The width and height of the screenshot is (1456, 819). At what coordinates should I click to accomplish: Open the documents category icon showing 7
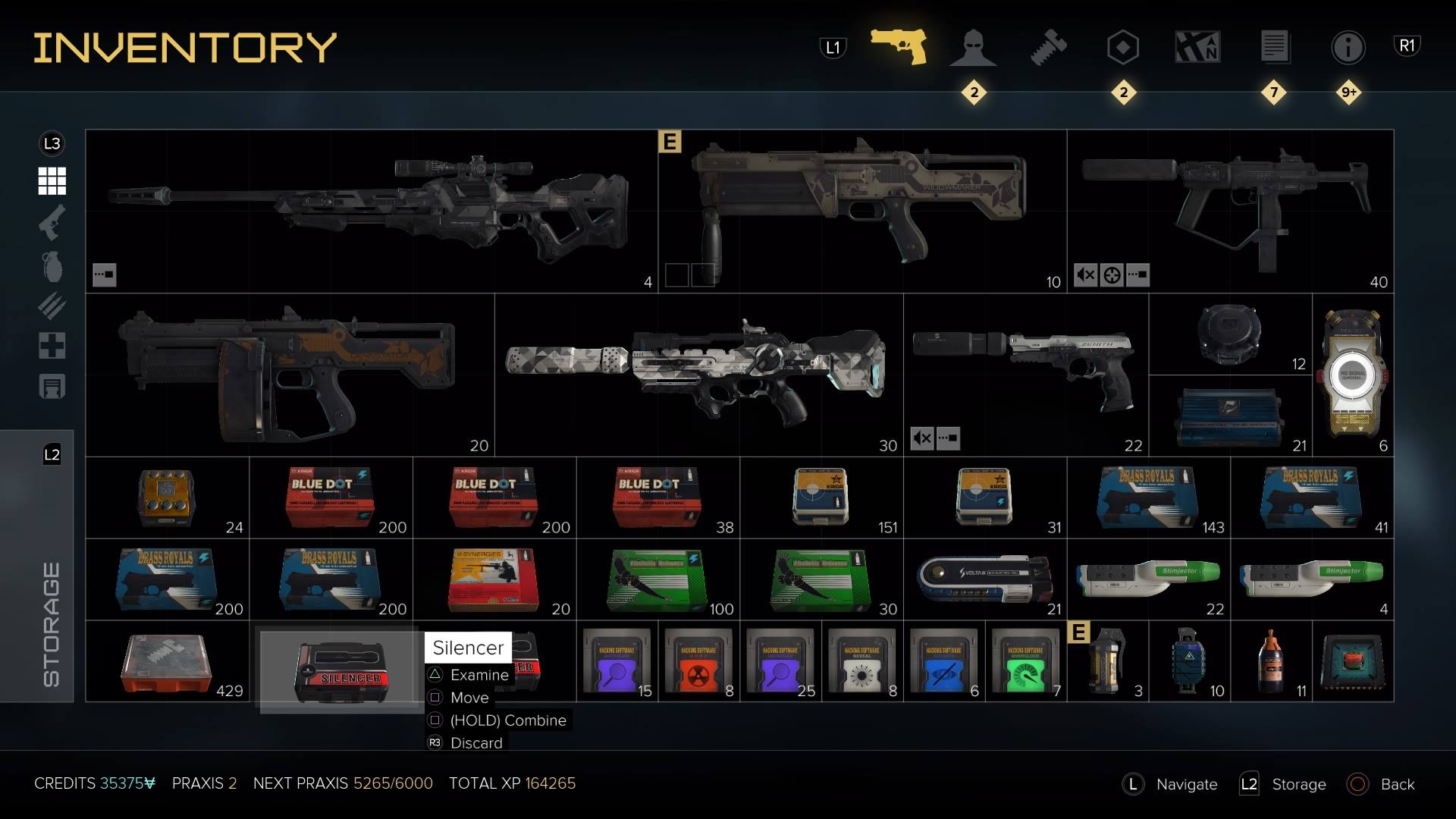(1273, 47)
